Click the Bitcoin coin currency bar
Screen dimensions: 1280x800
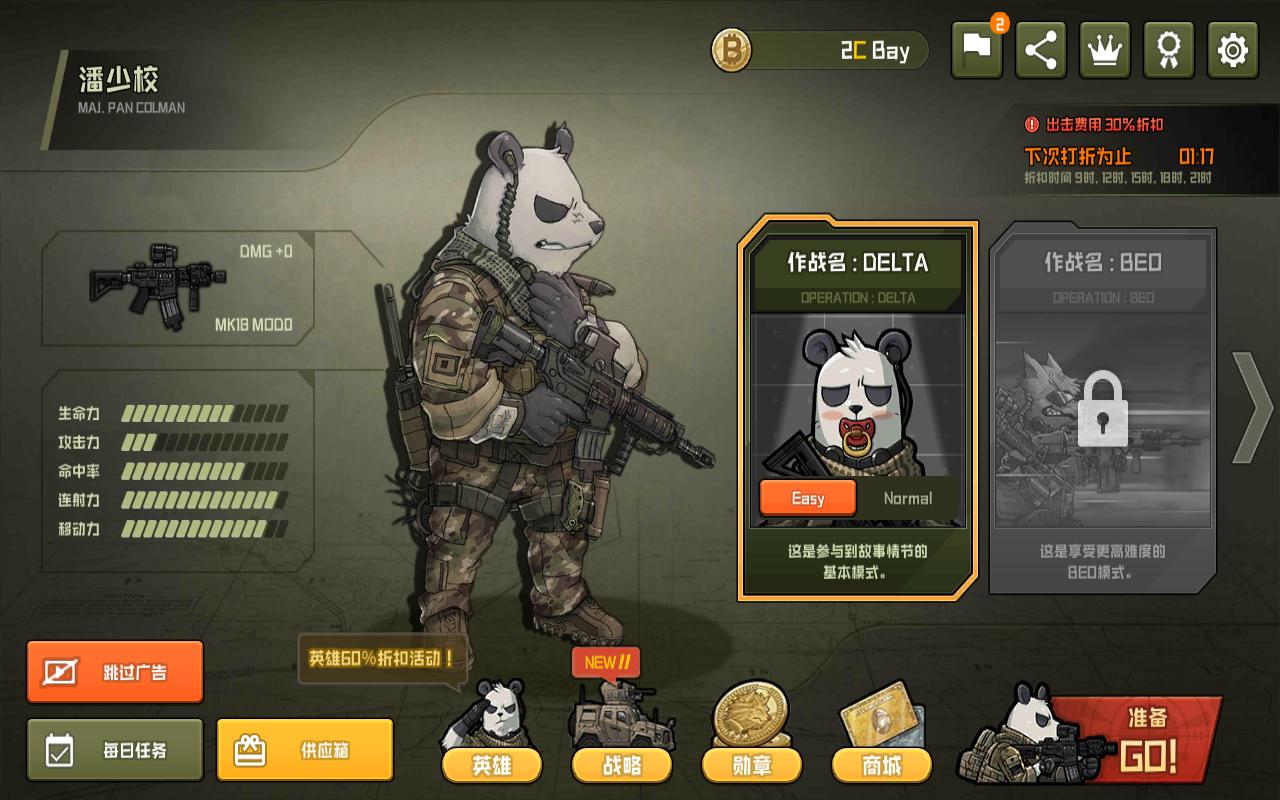coord(820,51)
